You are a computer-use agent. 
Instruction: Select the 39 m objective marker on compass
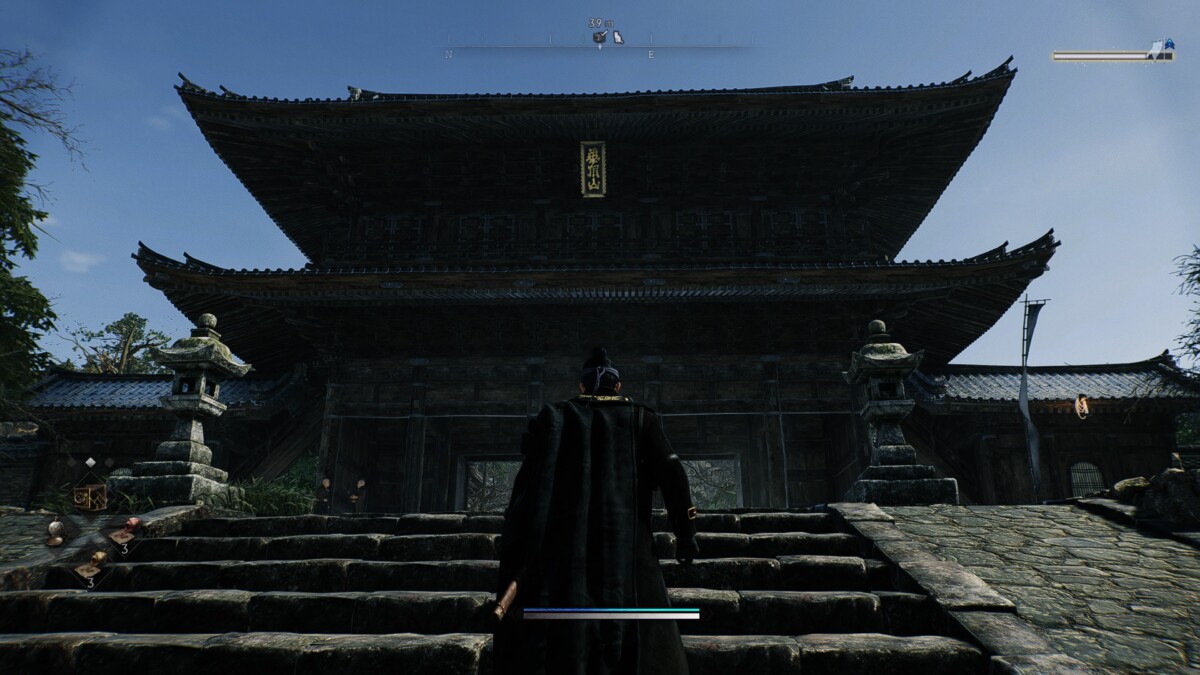pos(600,37)
